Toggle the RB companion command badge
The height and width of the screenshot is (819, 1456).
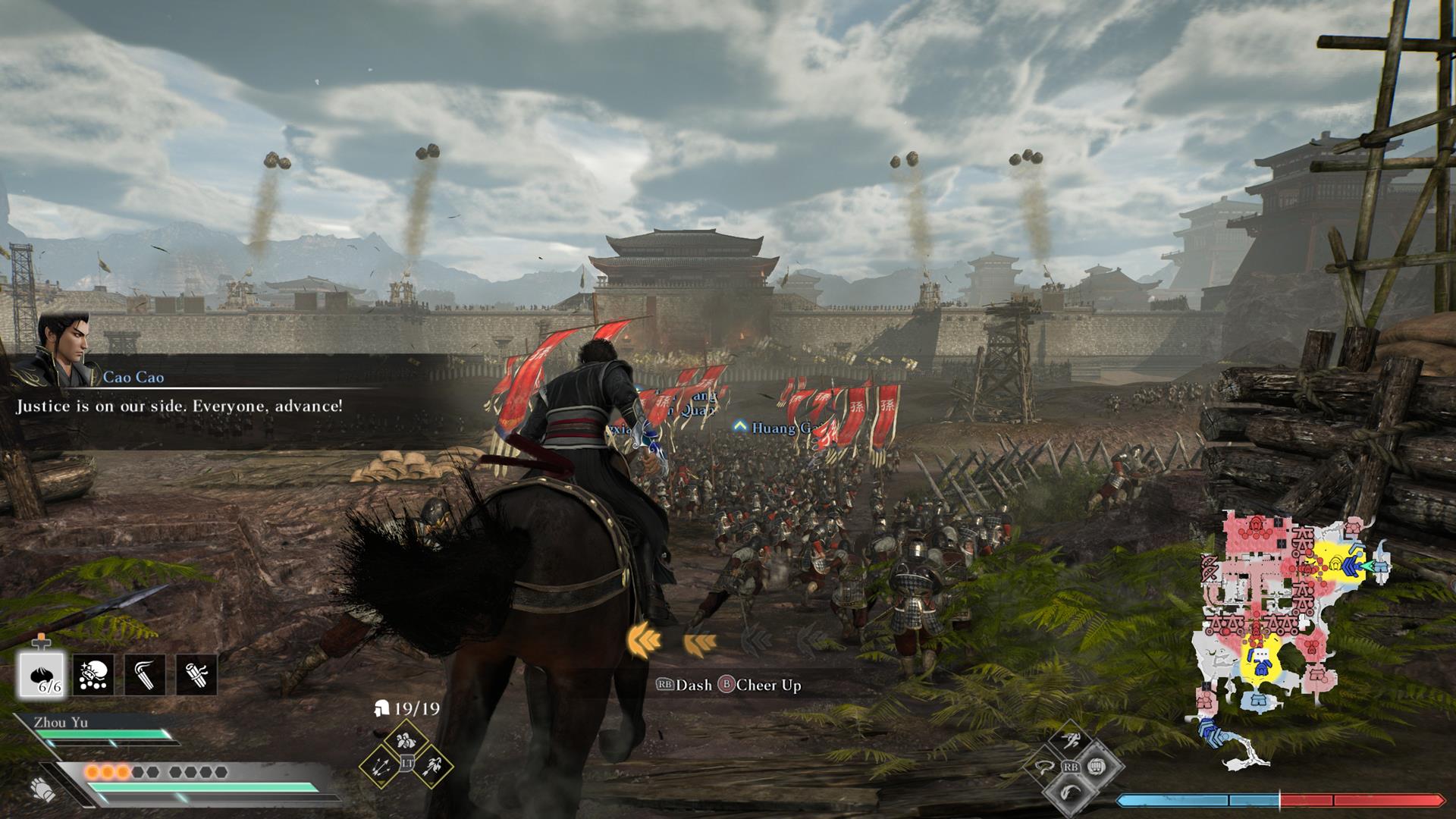(1071, 767)
